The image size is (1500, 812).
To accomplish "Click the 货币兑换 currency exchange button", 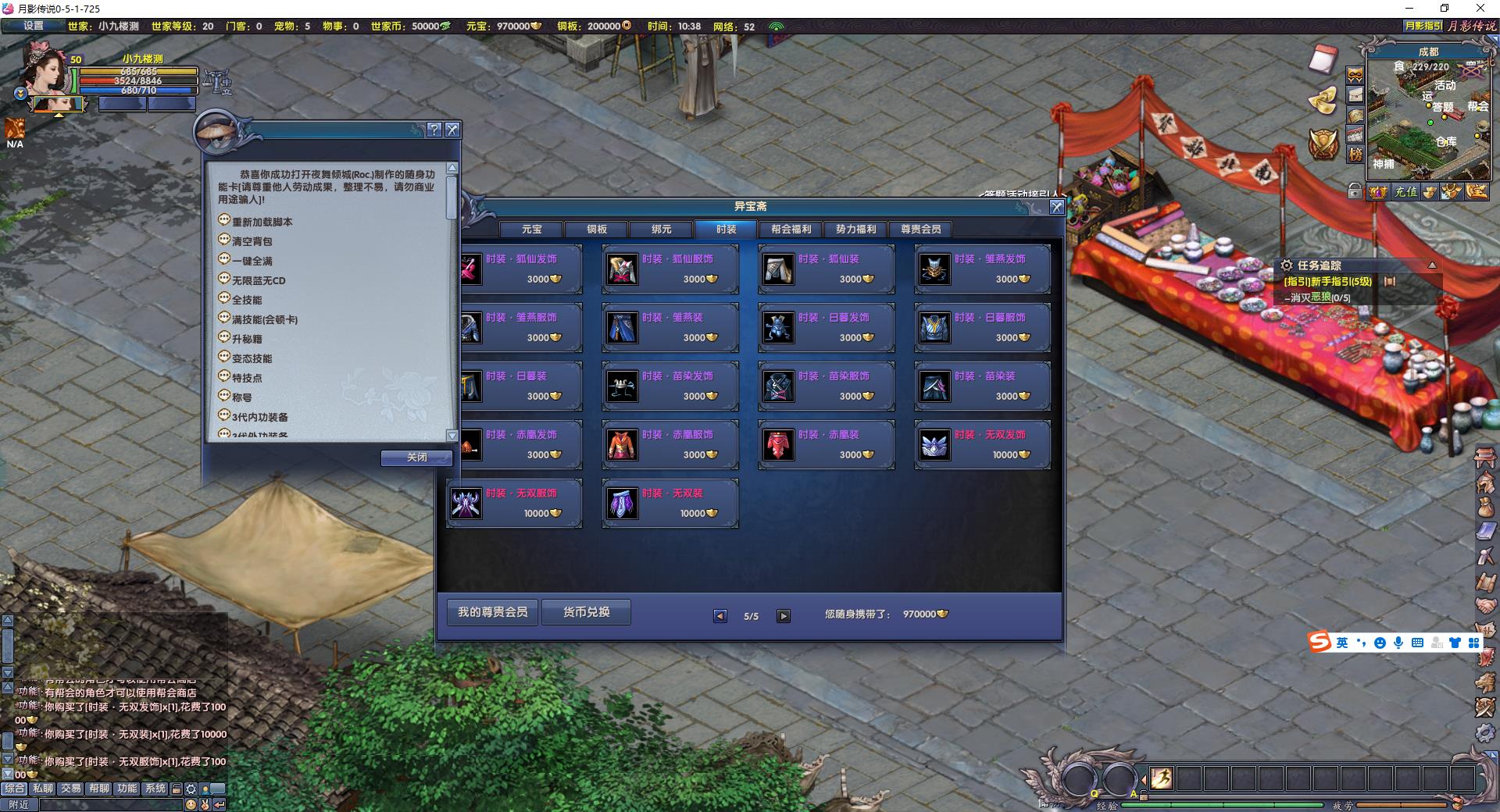I will point(586,612).
